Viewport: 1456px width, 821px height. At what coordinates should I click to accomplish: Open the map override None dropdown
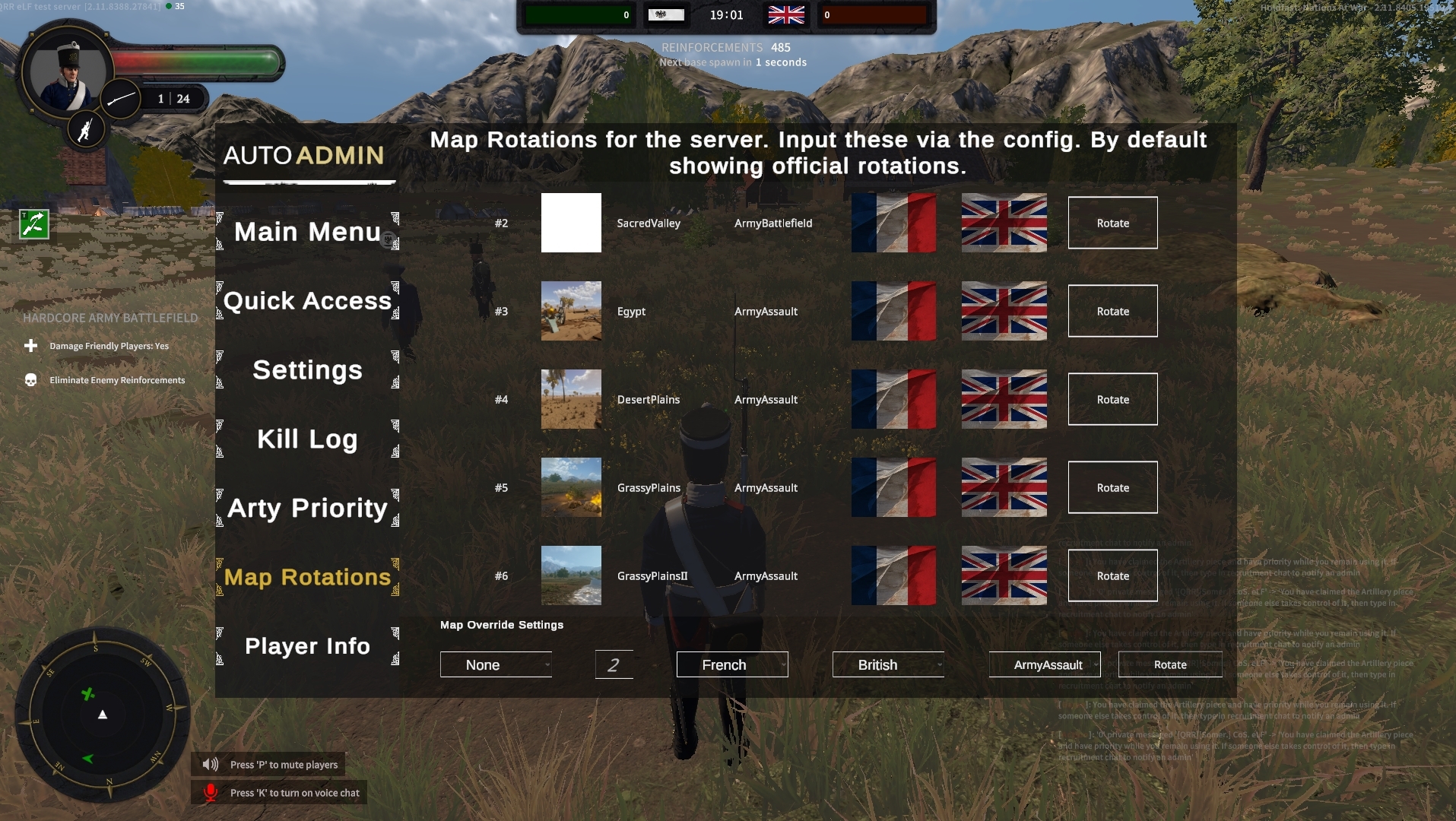coord(496,665)
